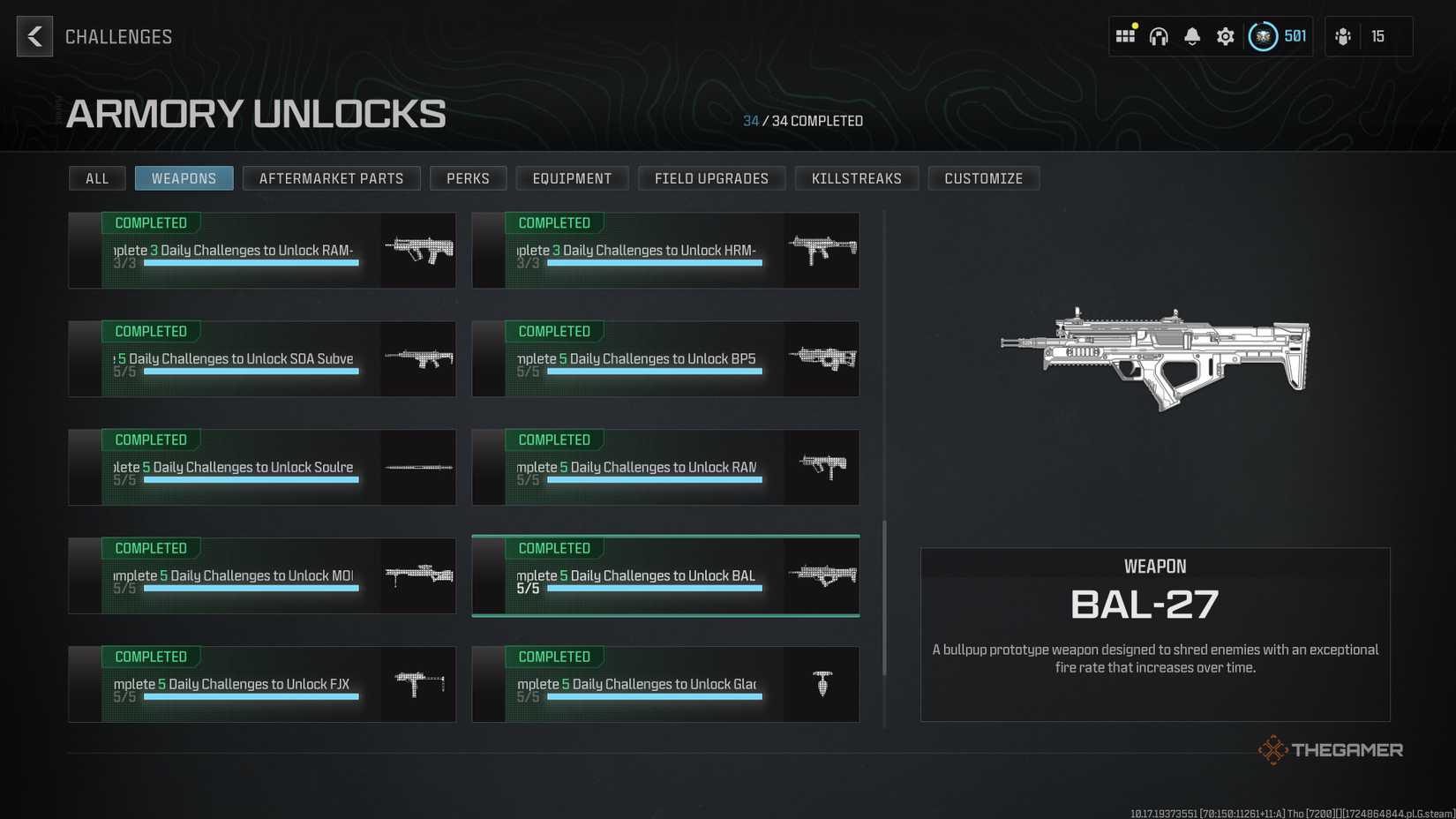
Task: Open the Killstreaks tab
Action: click(x=856, y=177)
